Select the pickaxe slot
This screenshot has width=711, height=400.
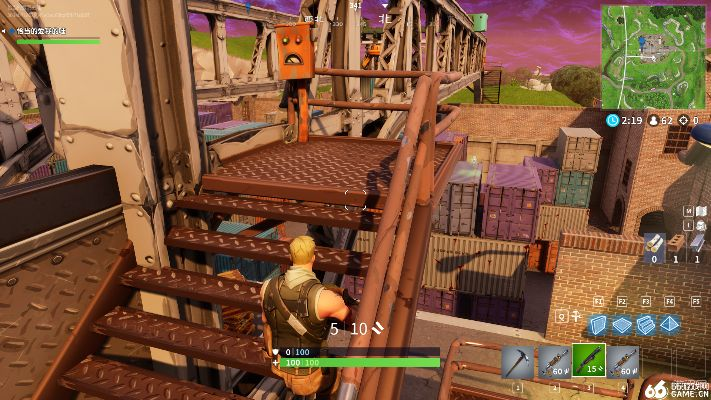[518, 360]
